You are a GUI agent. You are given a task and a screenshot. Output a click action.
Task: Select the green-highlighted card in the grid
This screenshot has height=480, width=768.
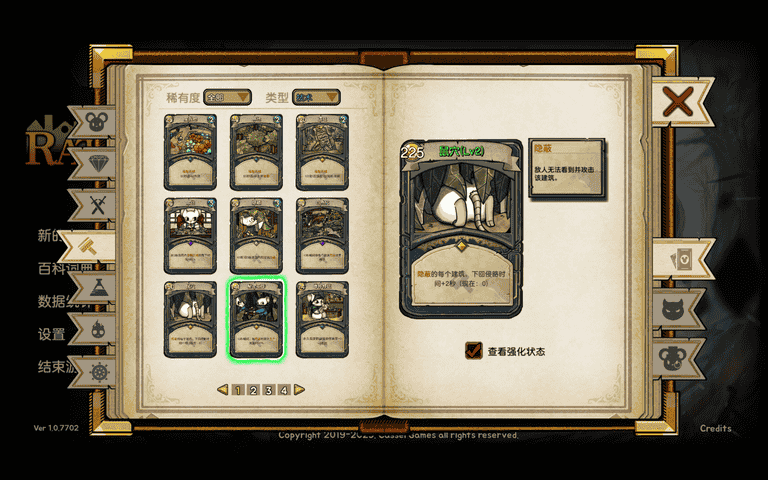(x=257, y=318)
